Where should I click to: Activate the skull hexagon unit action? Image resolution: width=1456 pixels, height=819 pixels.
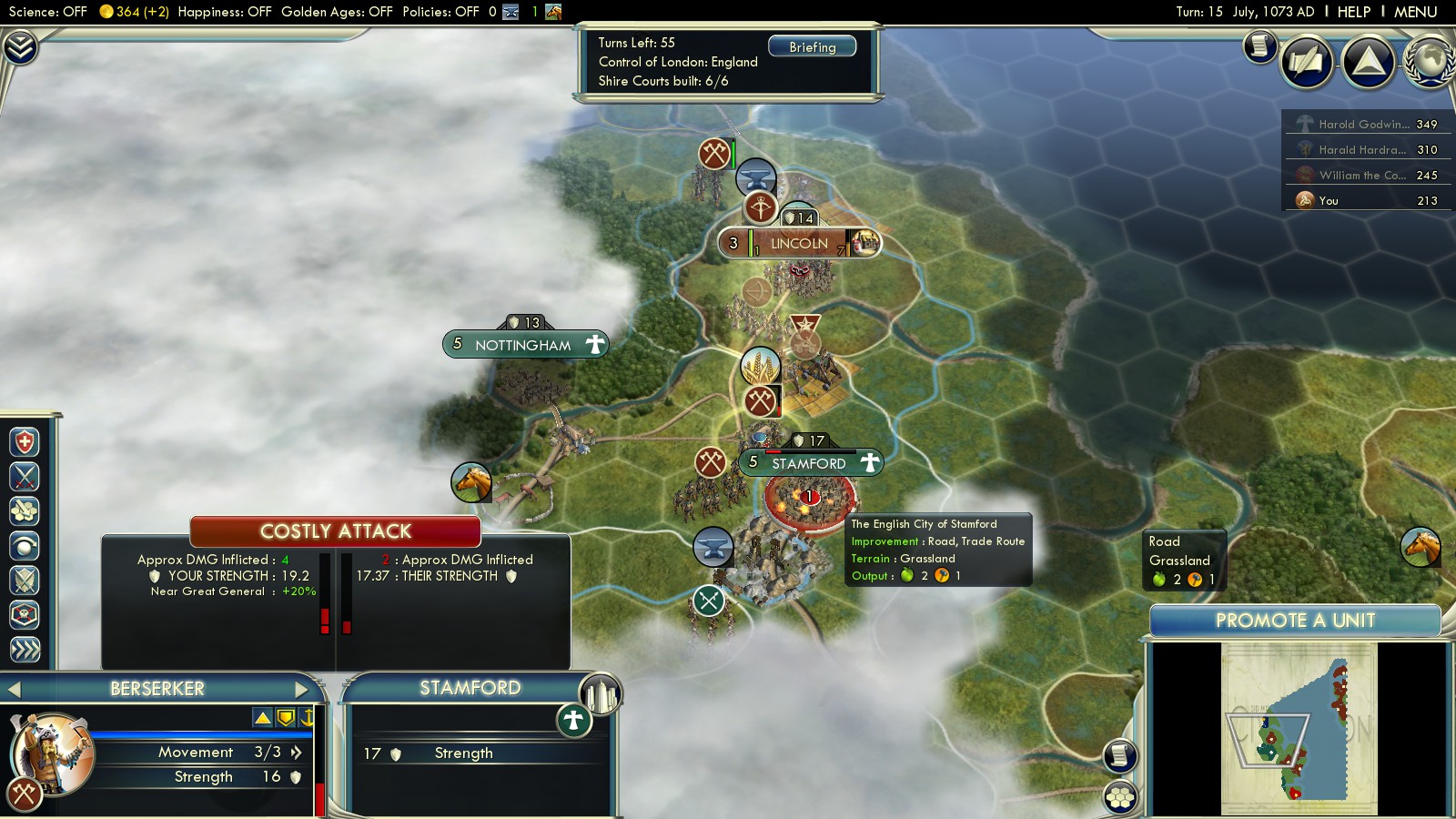pyautogui.click(x=25, y=615)
